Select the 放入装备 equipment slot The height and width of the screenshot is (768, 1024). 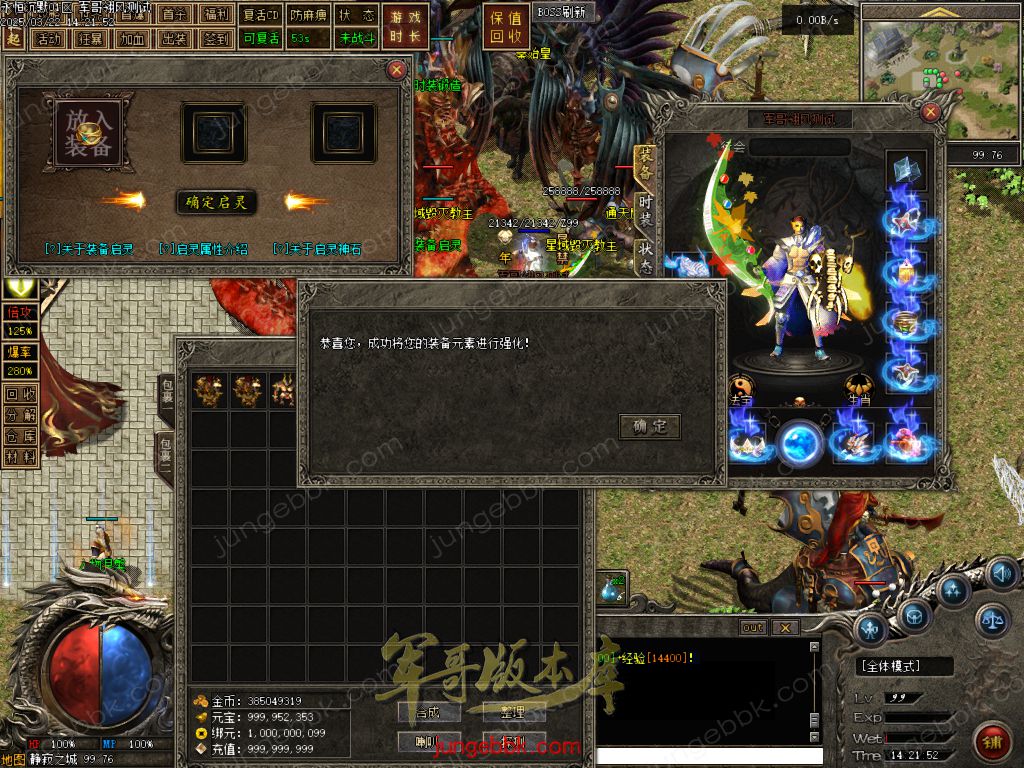tap(89, 133)
